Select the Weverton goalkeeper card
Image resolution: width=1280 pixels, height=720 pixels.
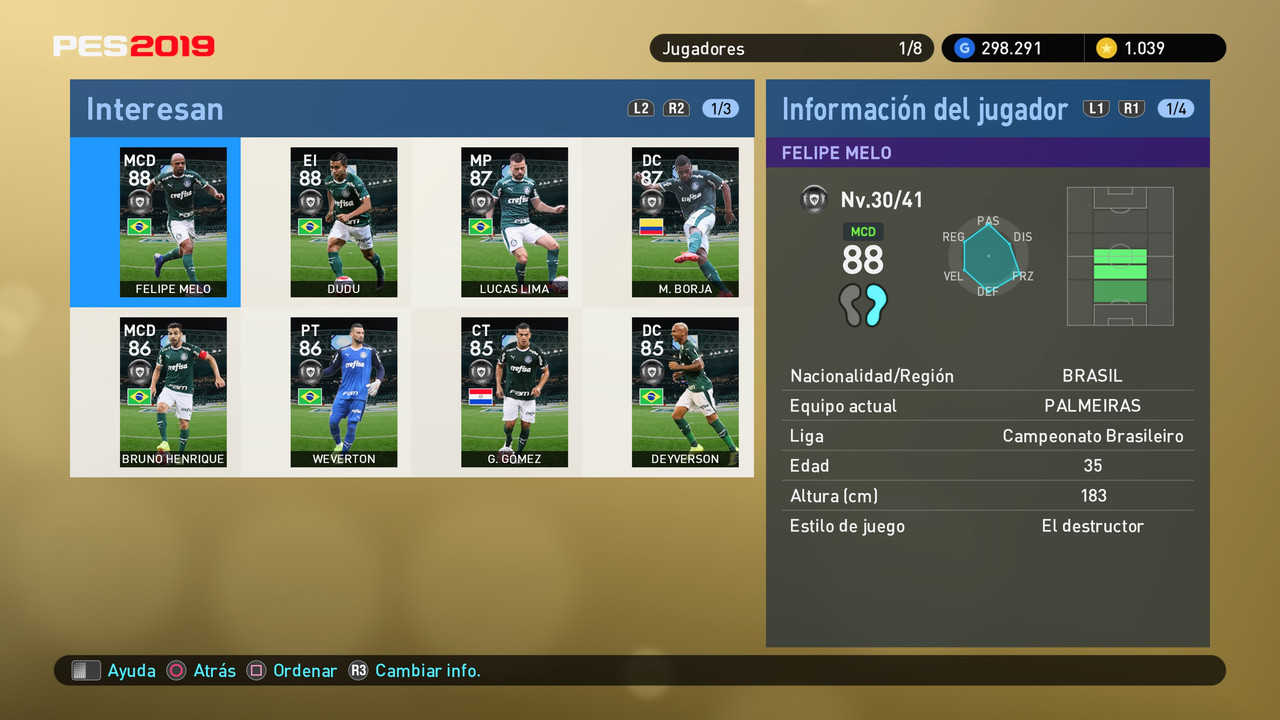pyautogui.click(x=344, y=392)
